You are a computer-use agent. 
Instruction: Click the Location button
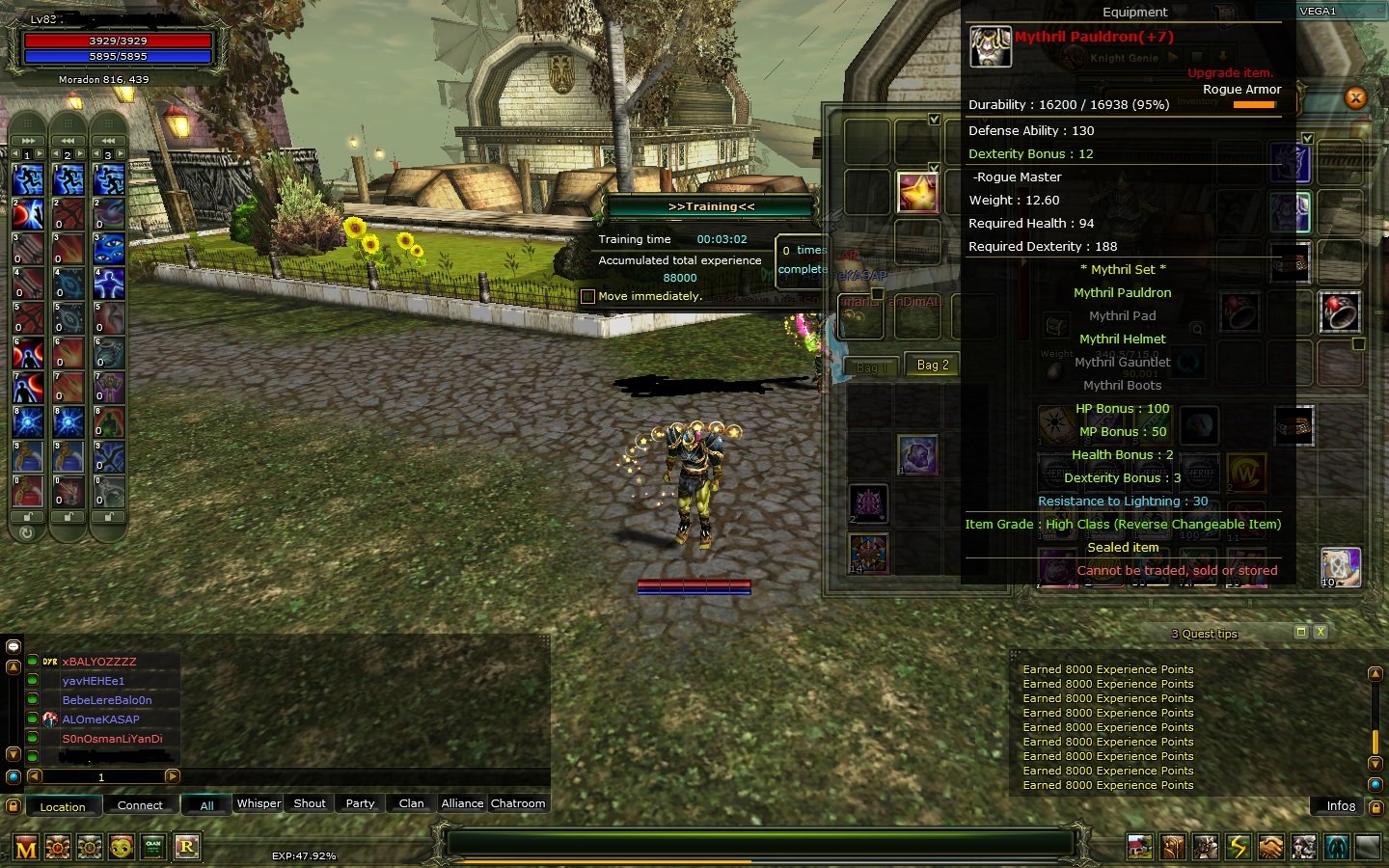(x=64, y=806)
